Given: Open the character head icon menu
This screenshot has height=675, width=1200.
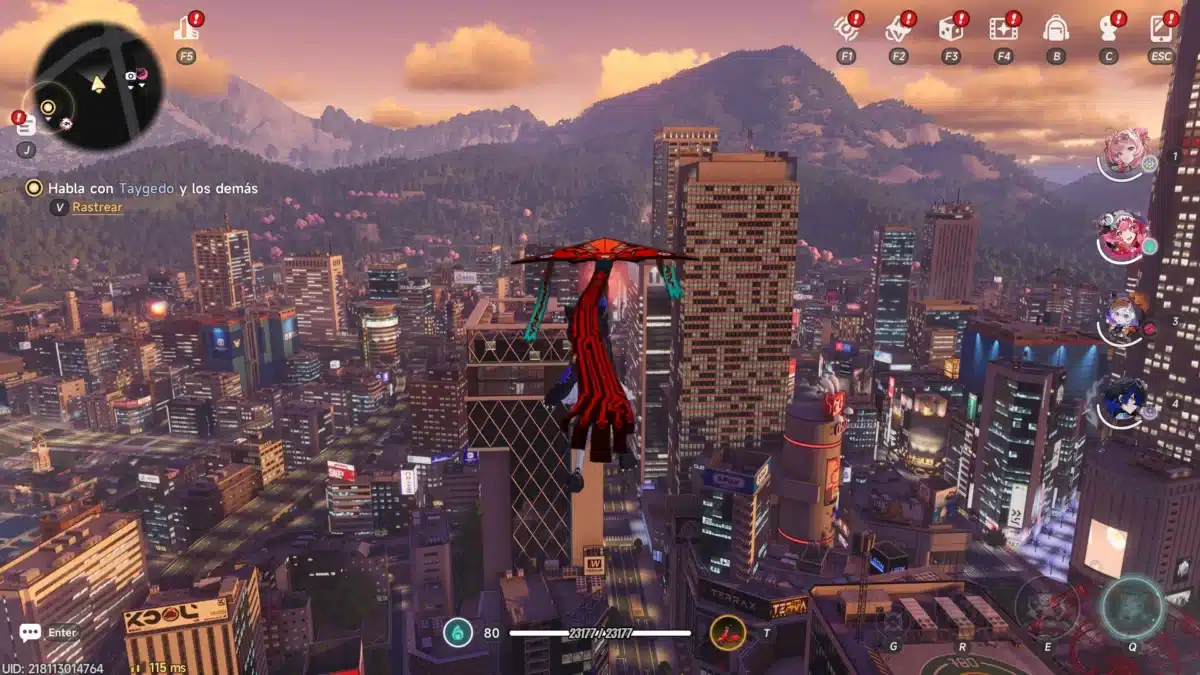Looking at the screenshot, I should click(1108, 29).
